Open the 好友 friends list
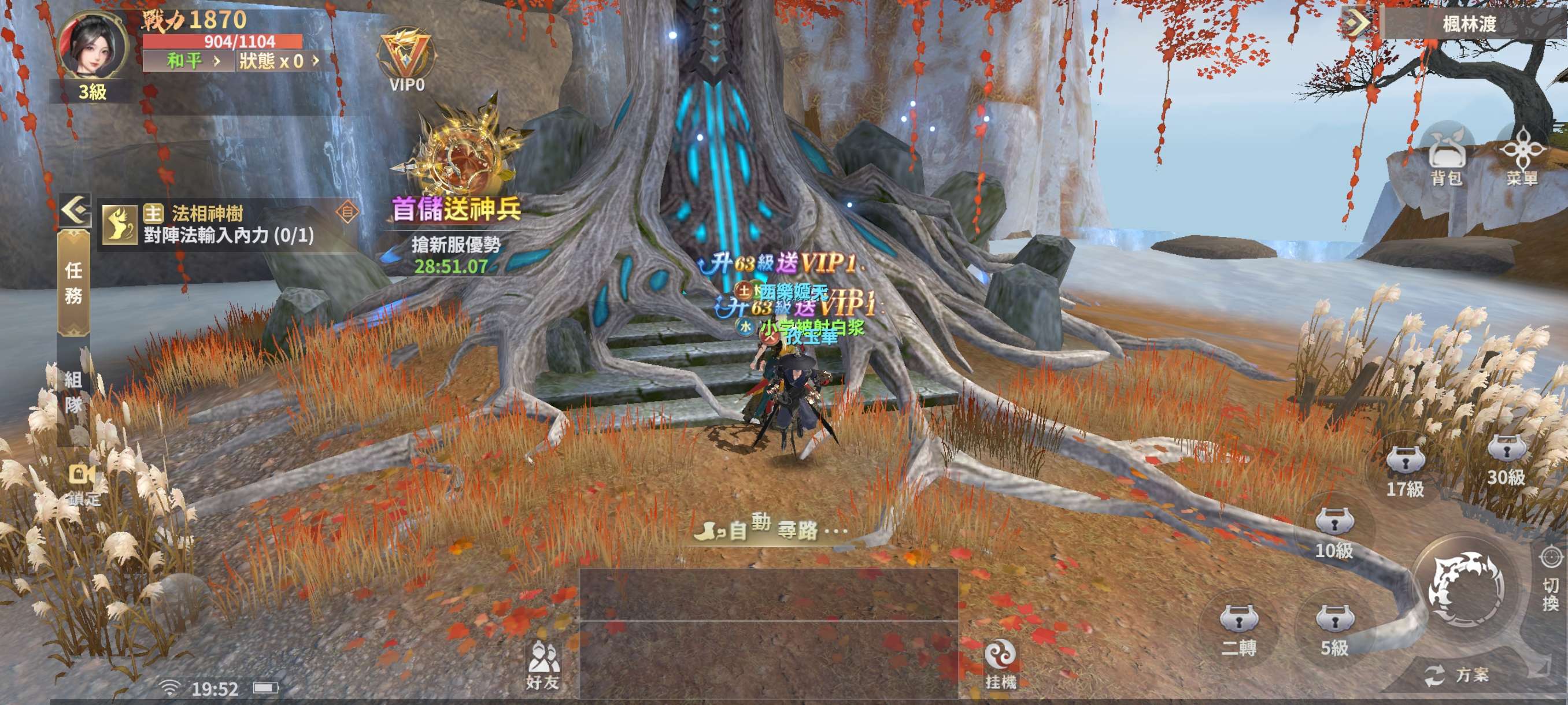This screenshot has height=705, width=1568. pos(542,665)
